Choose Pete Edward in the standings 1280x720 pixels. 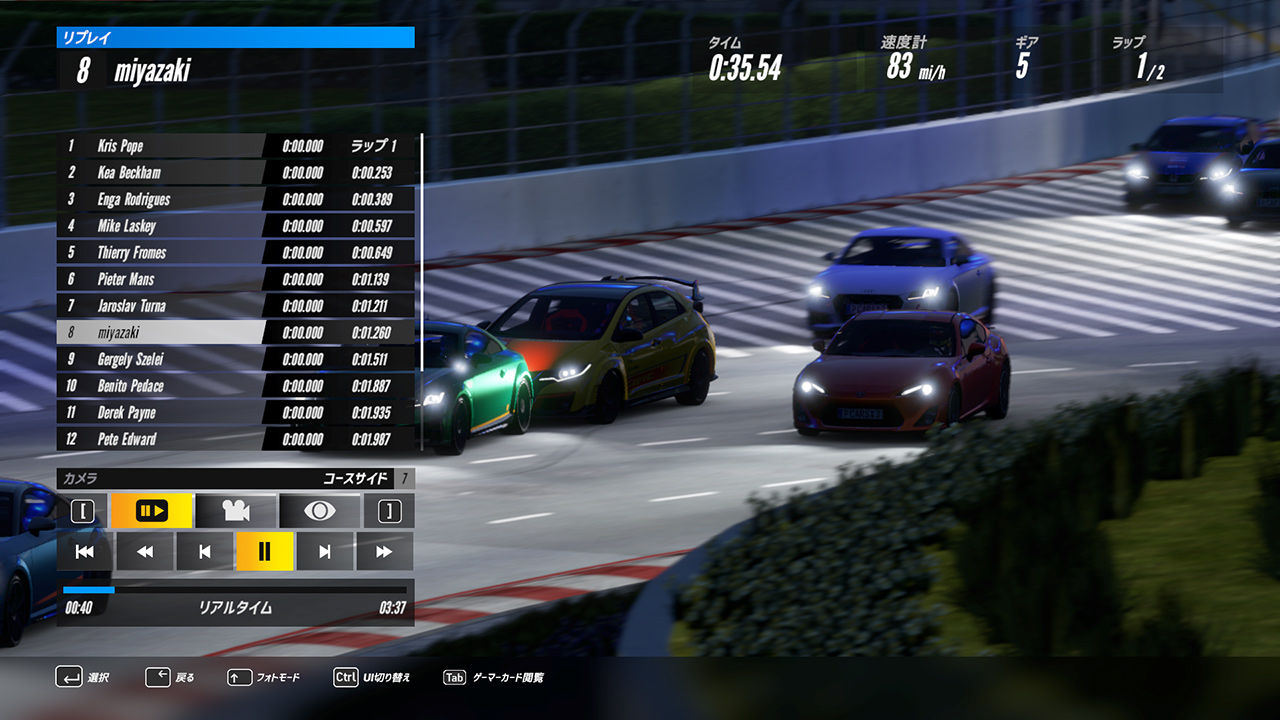click(160, 439)
